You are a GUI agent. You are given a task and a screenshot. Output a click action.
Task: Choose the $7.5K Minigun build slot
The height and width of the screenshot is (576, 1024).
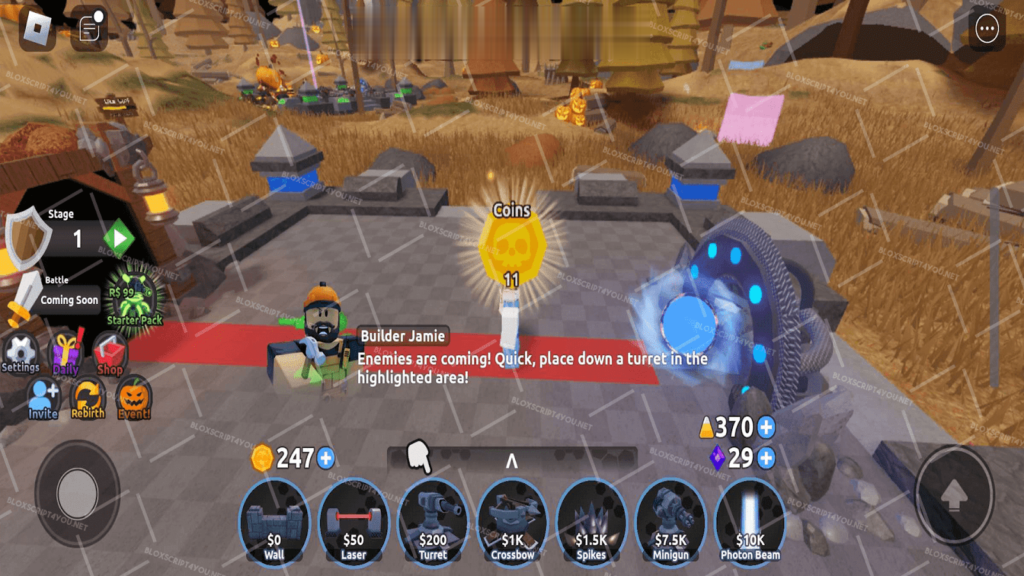[x=670, y=522]
